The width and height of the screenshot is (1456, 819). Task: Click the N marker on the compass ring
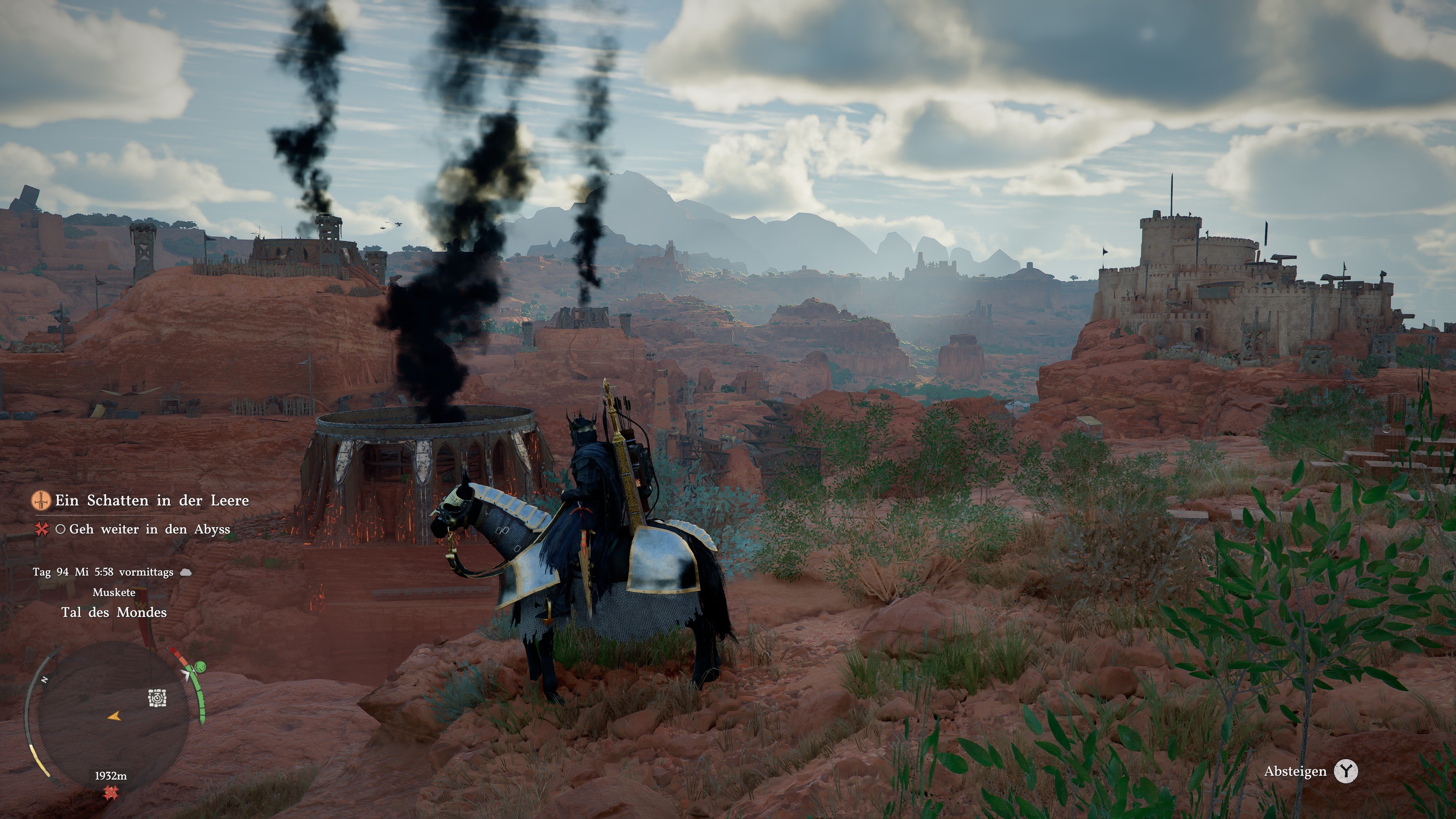(x=45, y=679)
